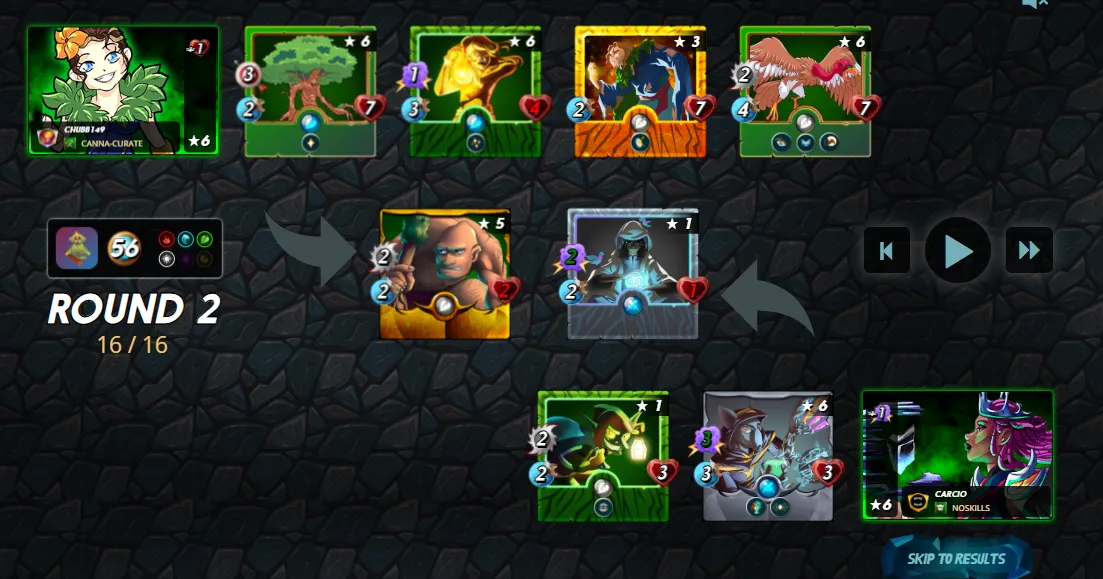Screen dimensions: 1103x579
Task: Fast forward the battle
Action: tap(1029, 250)
